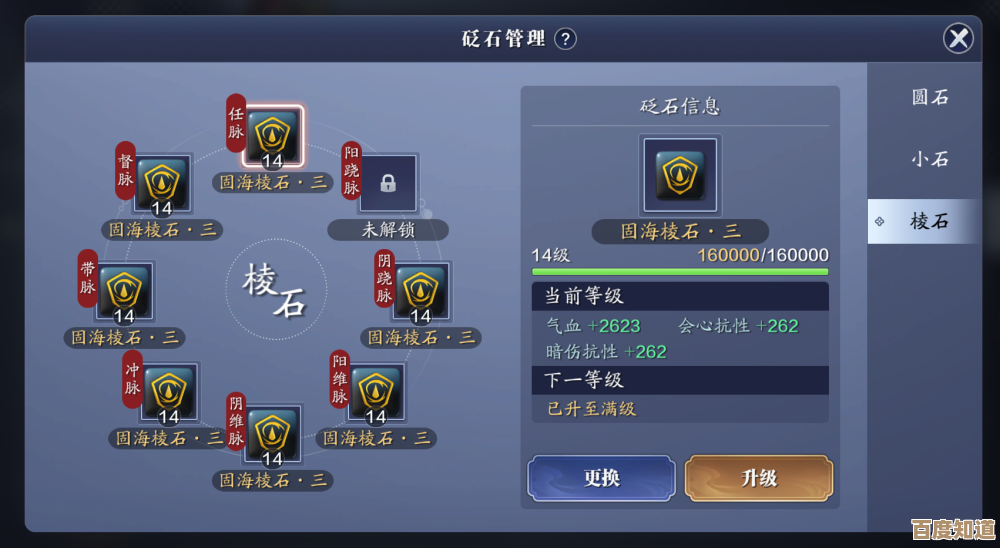Switch to the 圆石 tab
Screen dimensions: 1000x548
click(929, 97)
